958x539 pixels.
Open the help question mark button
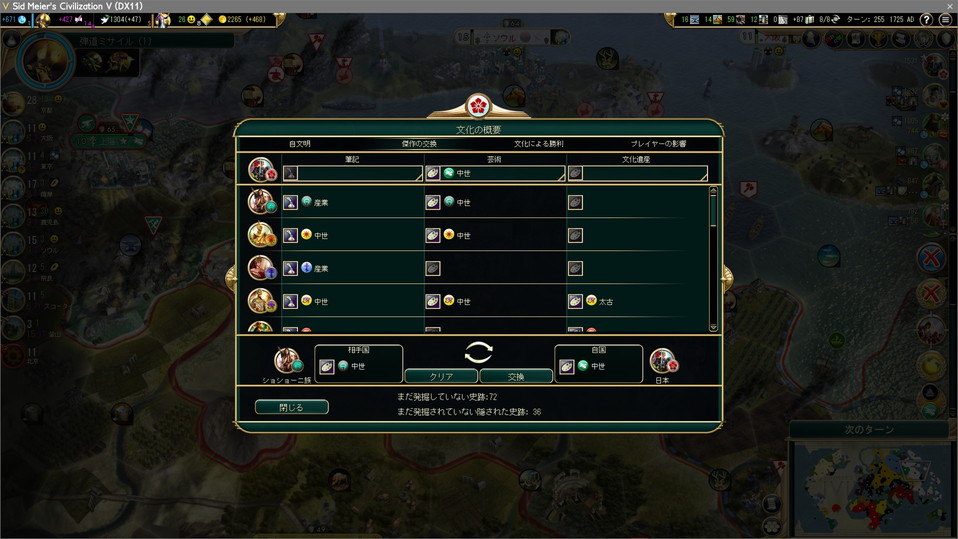926,20
